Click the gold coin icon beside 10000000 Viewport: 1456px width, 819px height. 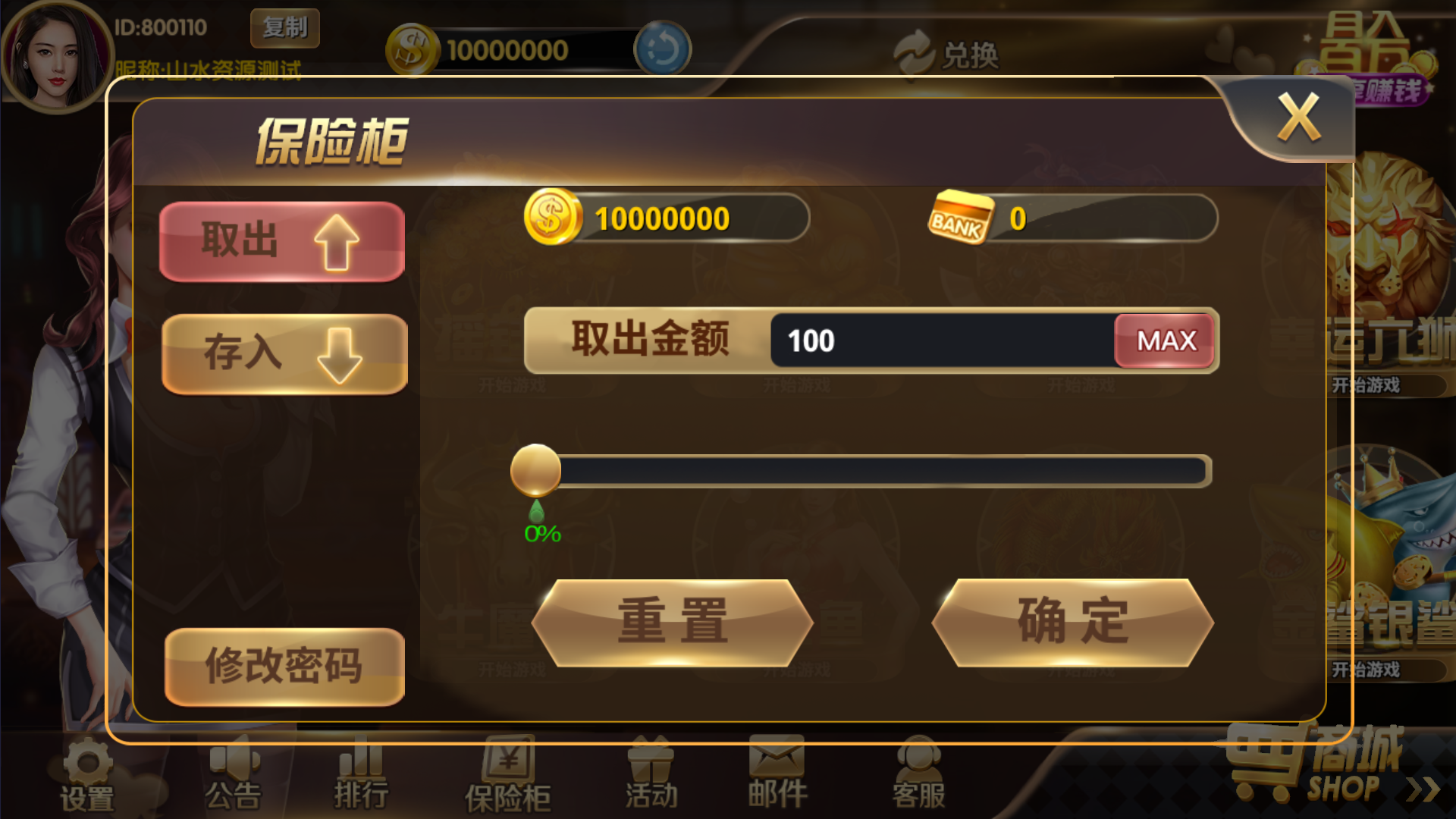click(552, 218)
